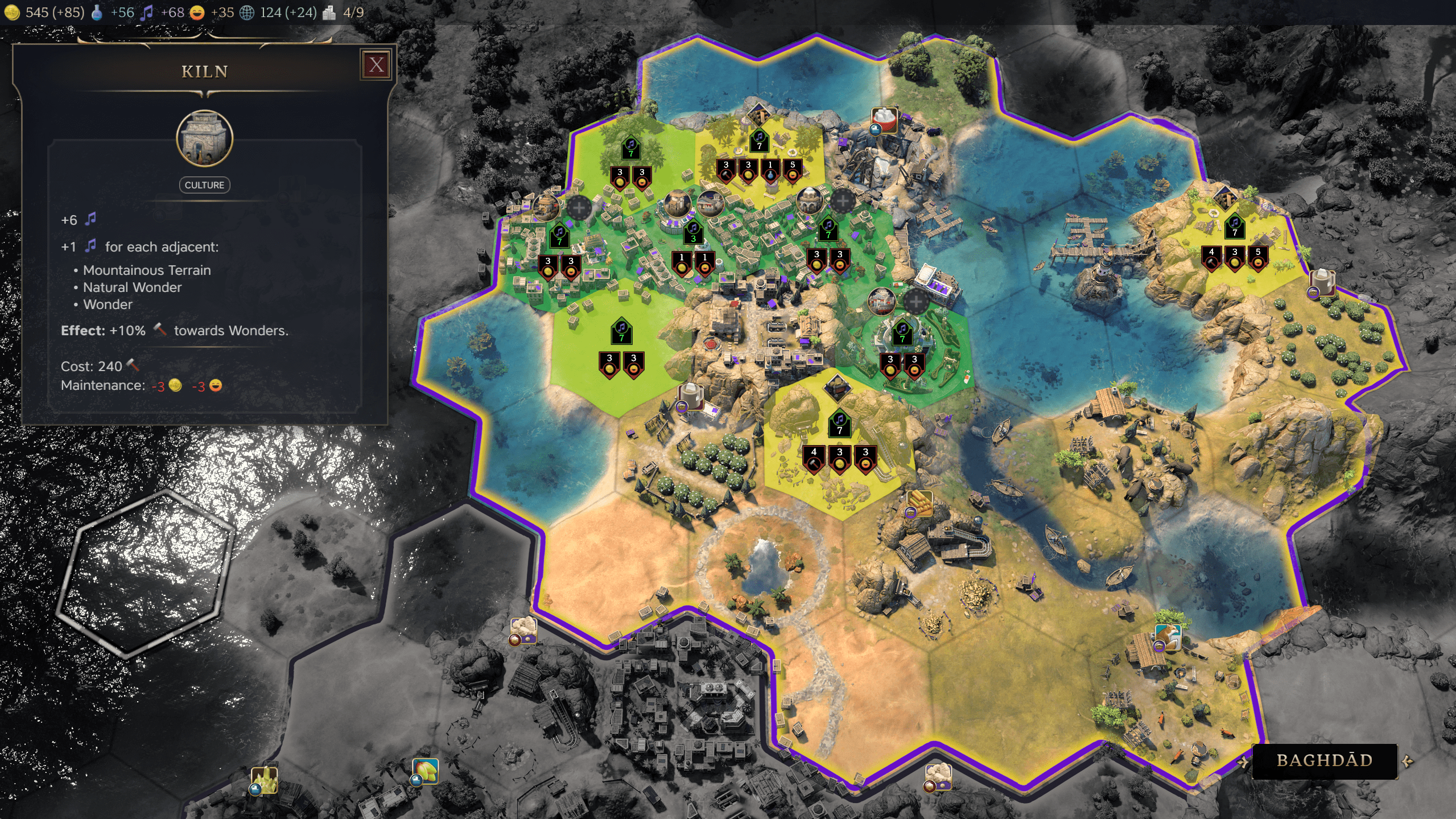Switch to the next city with the right arrow

click(1408, 761)
